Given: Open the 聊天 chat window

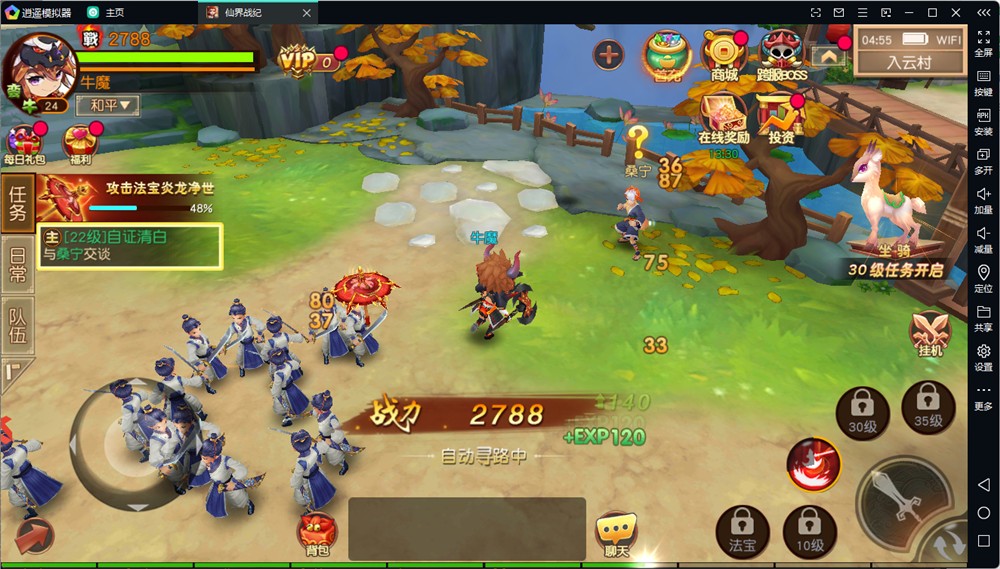Looking at the screenshot, I should pyautogui.click(x=616, y=533).
